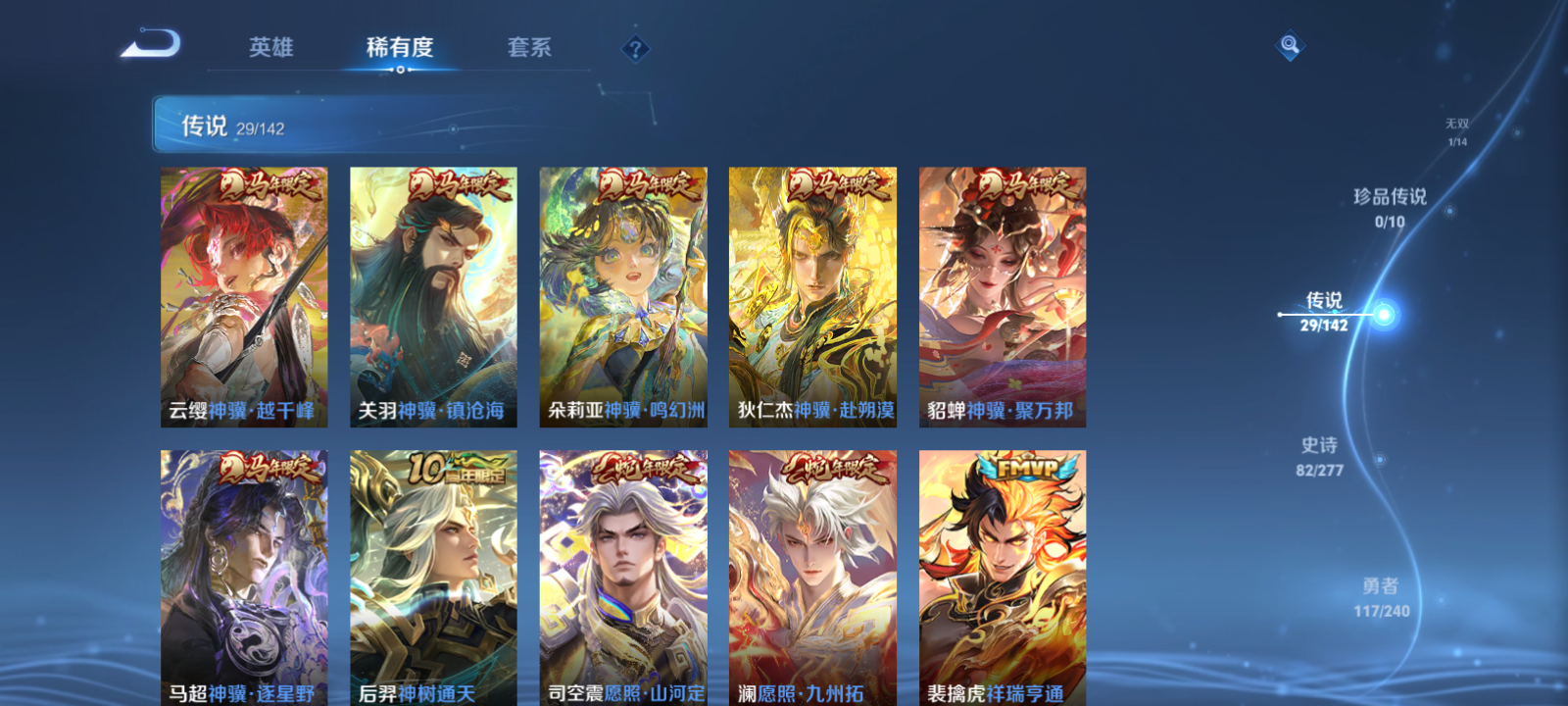This screenshot has width=1568, height=706.
Task: Open the search magnifier icon
Action: (x=1292, y=43)
